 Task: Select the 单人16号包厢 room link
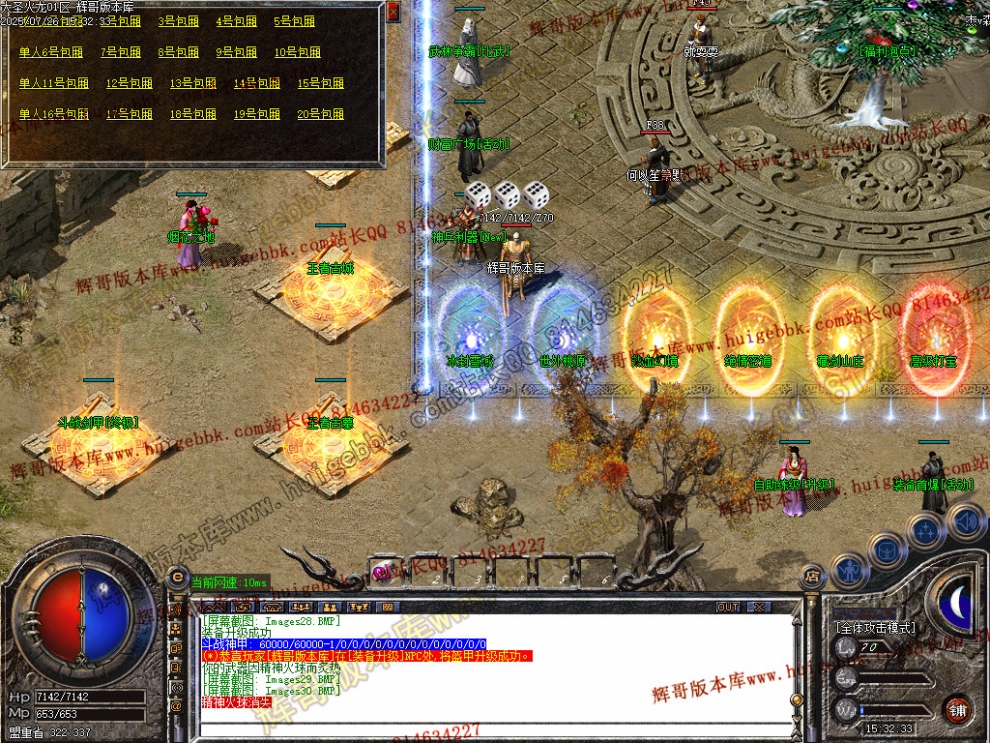click(x=54, y=115)
